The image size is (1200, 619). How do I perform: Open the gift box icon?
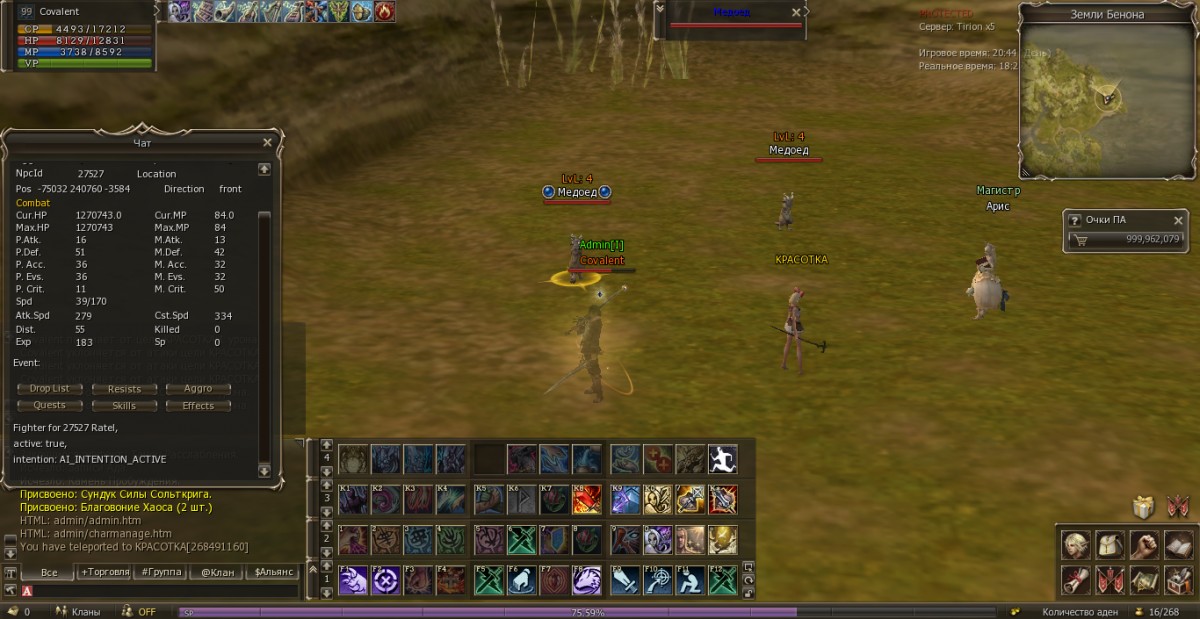[1144, 507]
